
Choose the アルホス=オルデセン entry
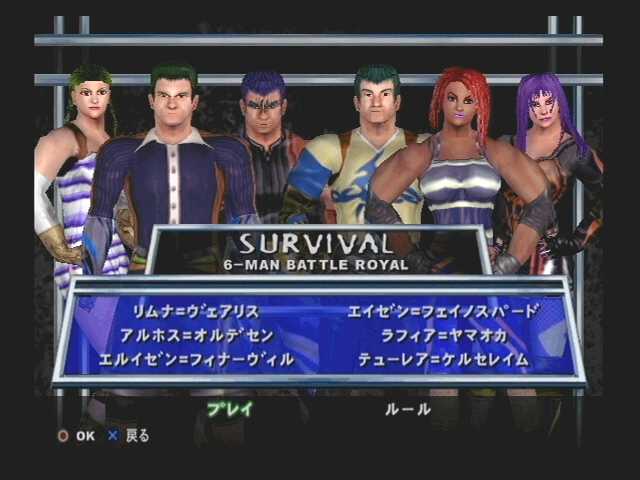point(196,334)
